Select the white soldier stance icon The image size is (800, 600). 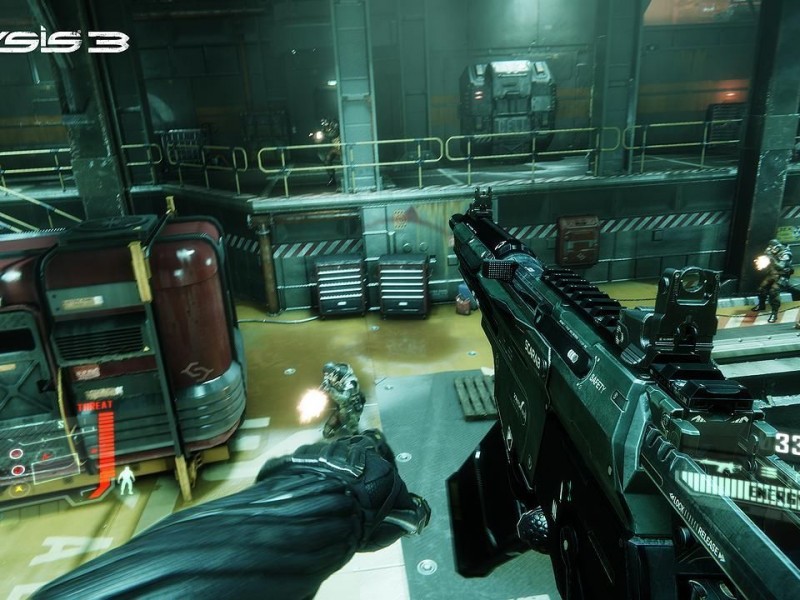pos(126,481)
